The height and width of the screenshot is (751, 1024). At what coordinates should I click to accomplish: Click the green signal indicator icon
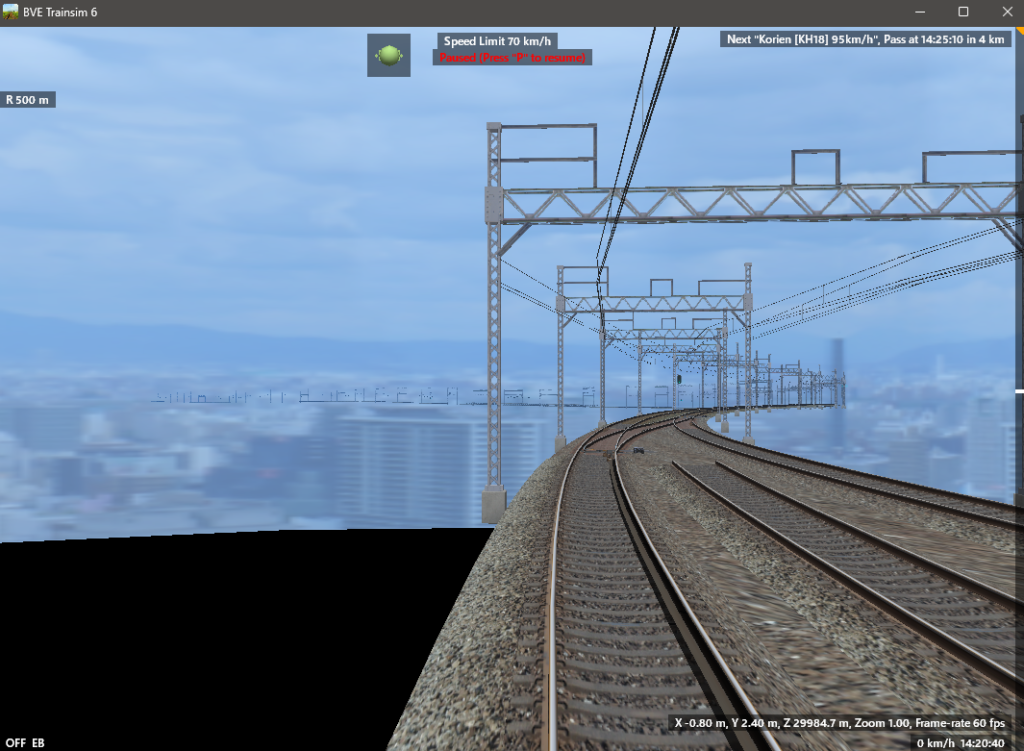click(389, 55)
